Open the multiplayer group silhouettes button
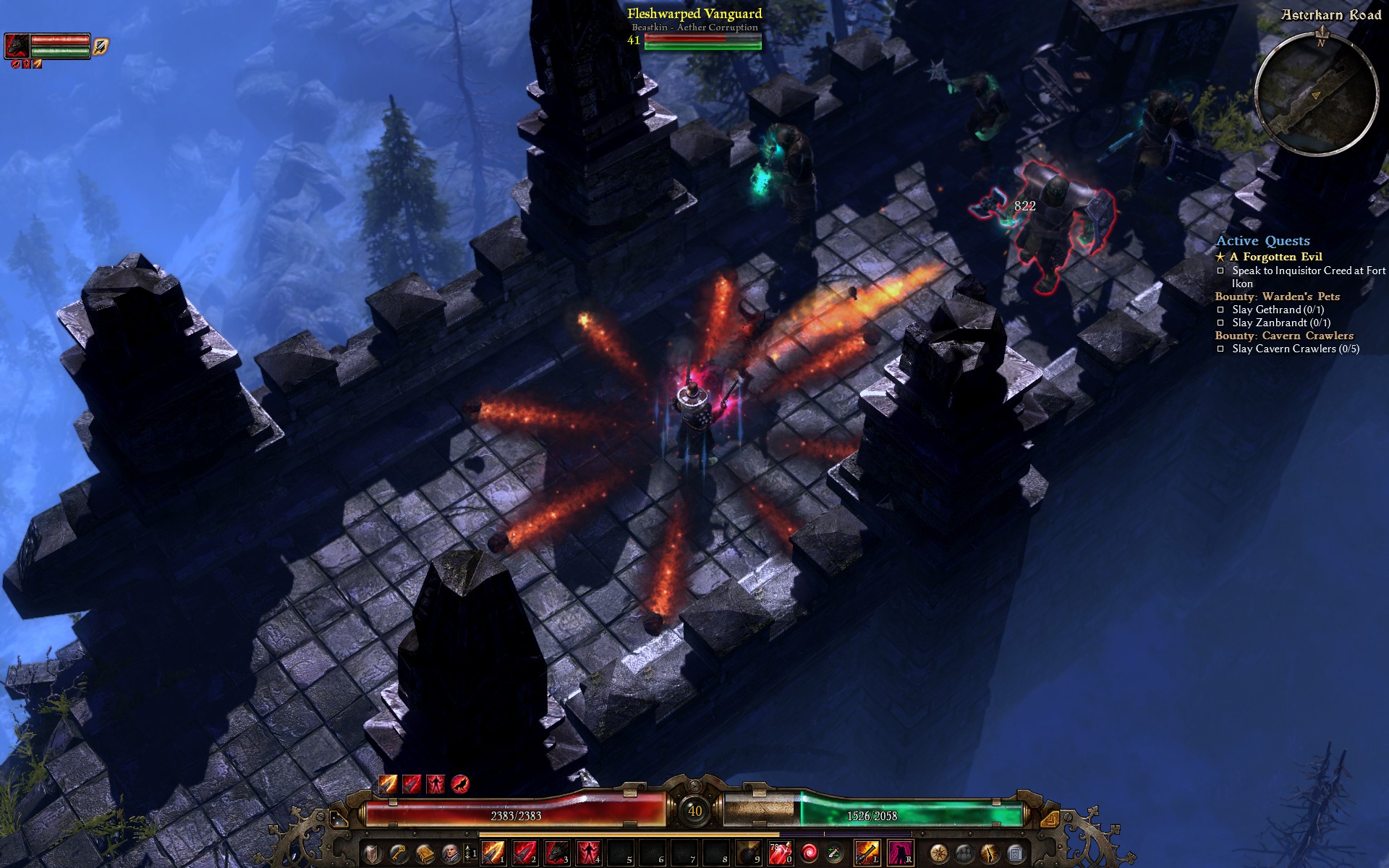1389x868 pixels. coord(964,854)
